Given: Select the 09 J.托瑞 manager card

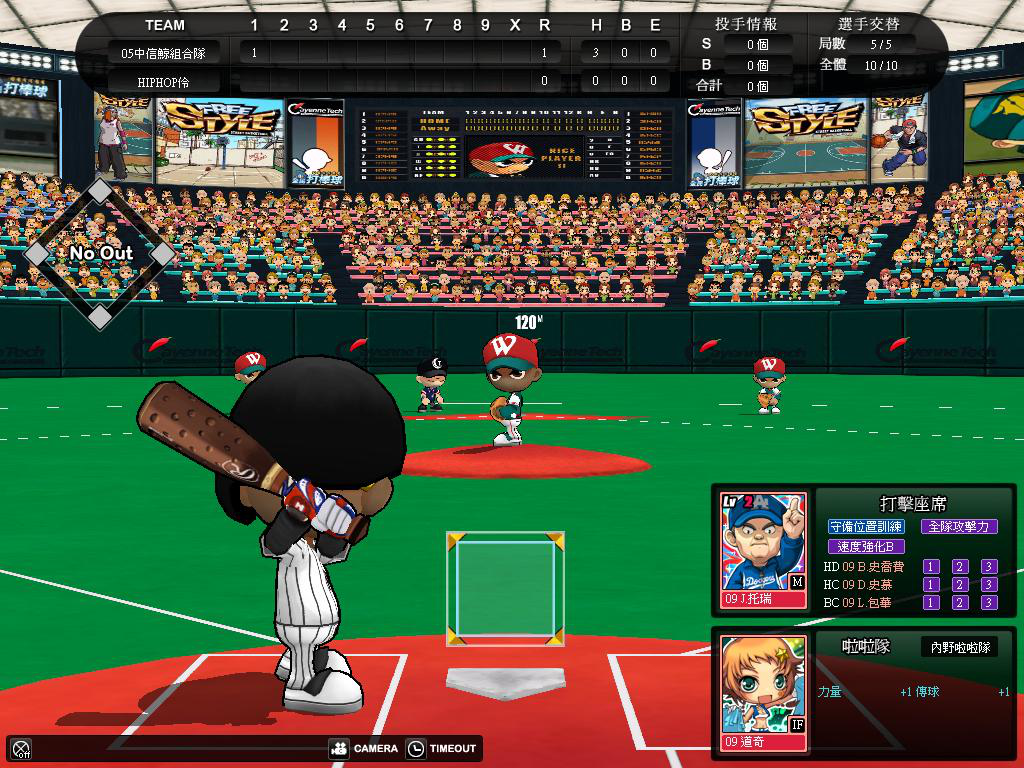Looking at the screenshot, I should pos(763,549).
